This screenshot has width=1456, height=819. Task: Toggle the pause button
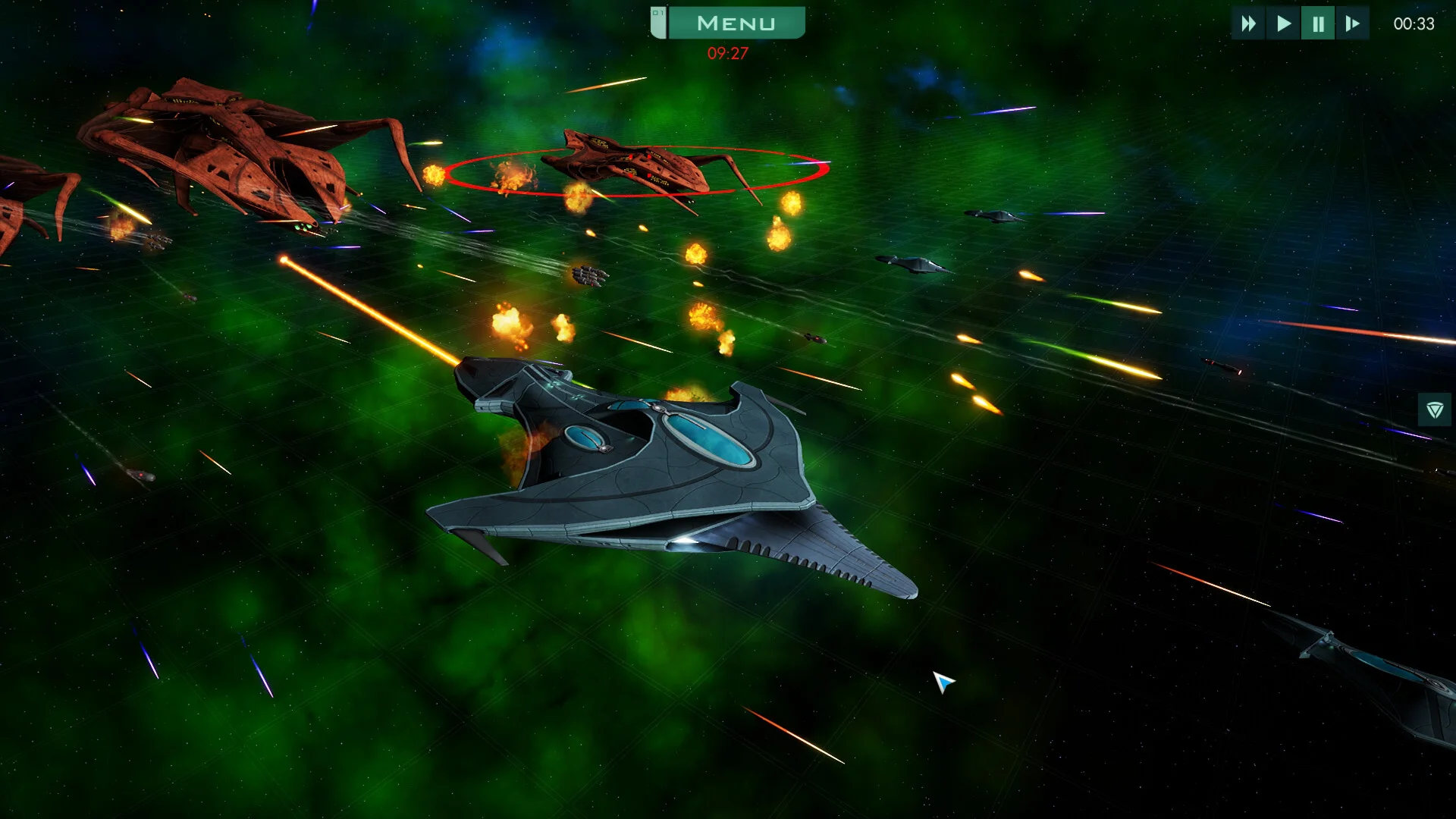pos(1318,24)
